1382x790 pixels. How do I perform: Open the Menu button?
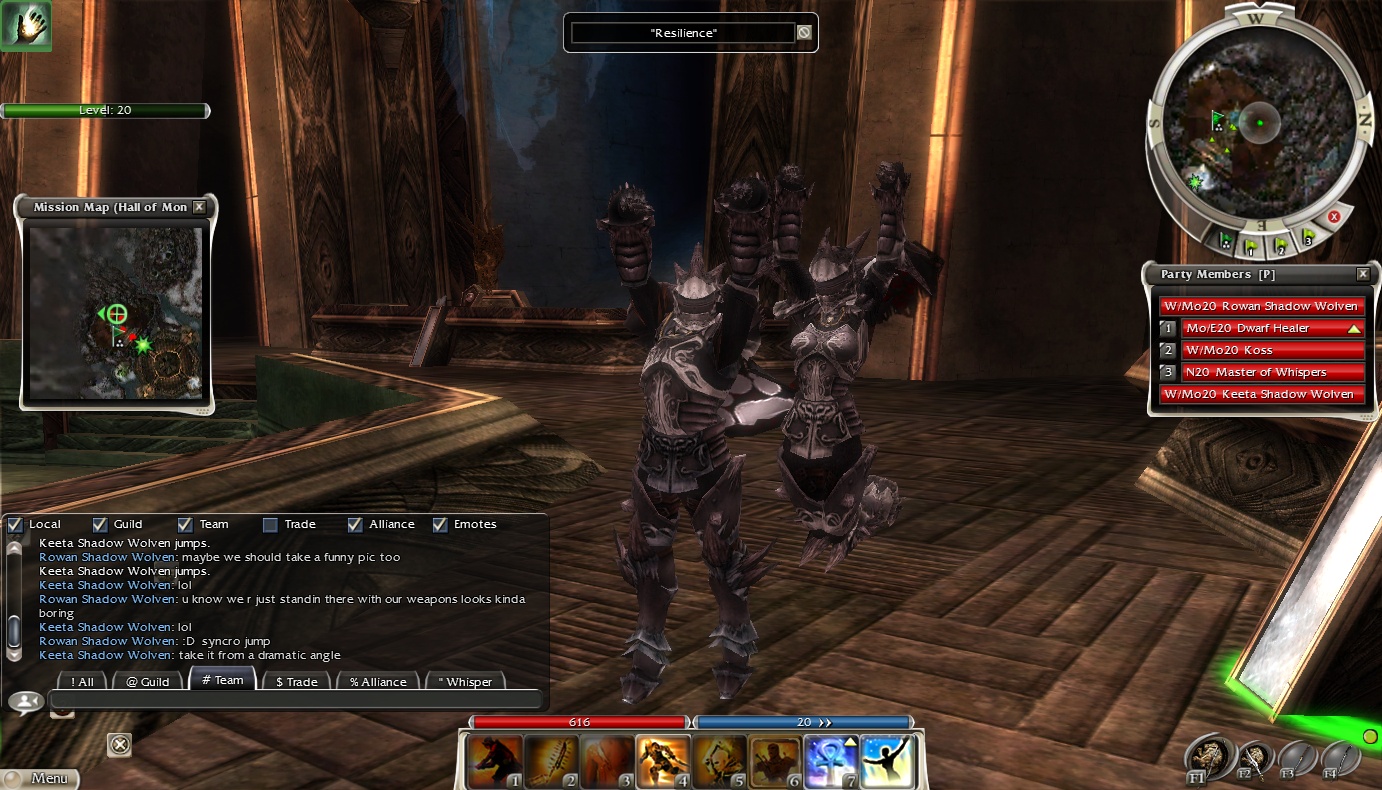40,778
